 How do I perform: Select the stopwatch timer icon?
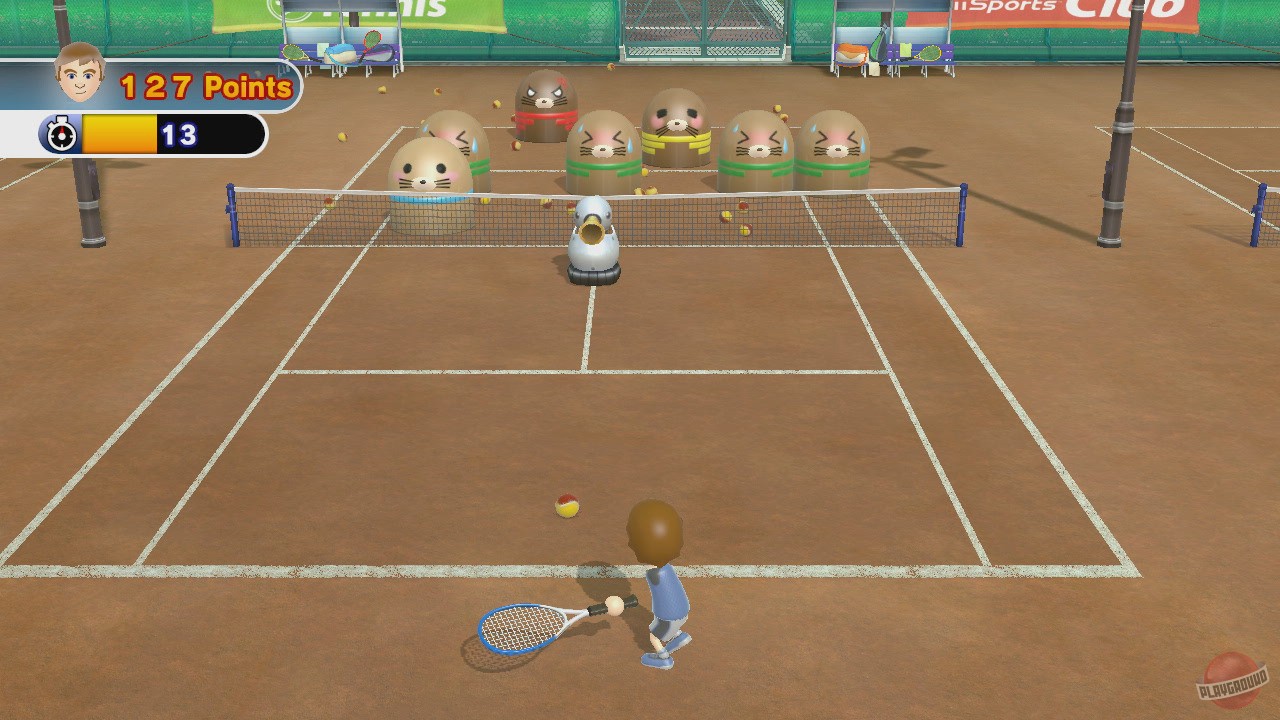(62, 133)
